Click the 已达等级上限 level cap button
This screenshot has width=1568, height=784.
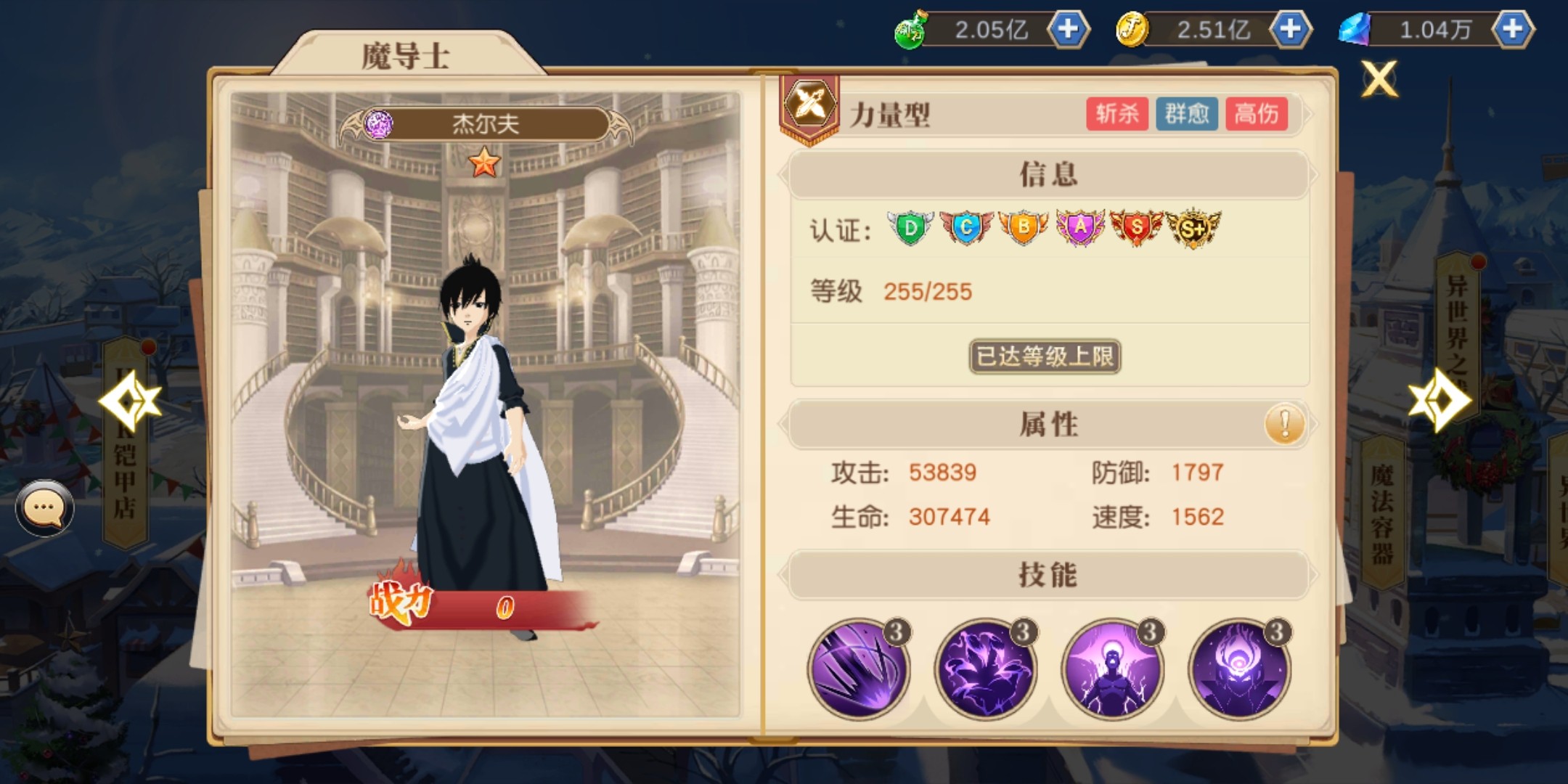(x=1045, y=356)
